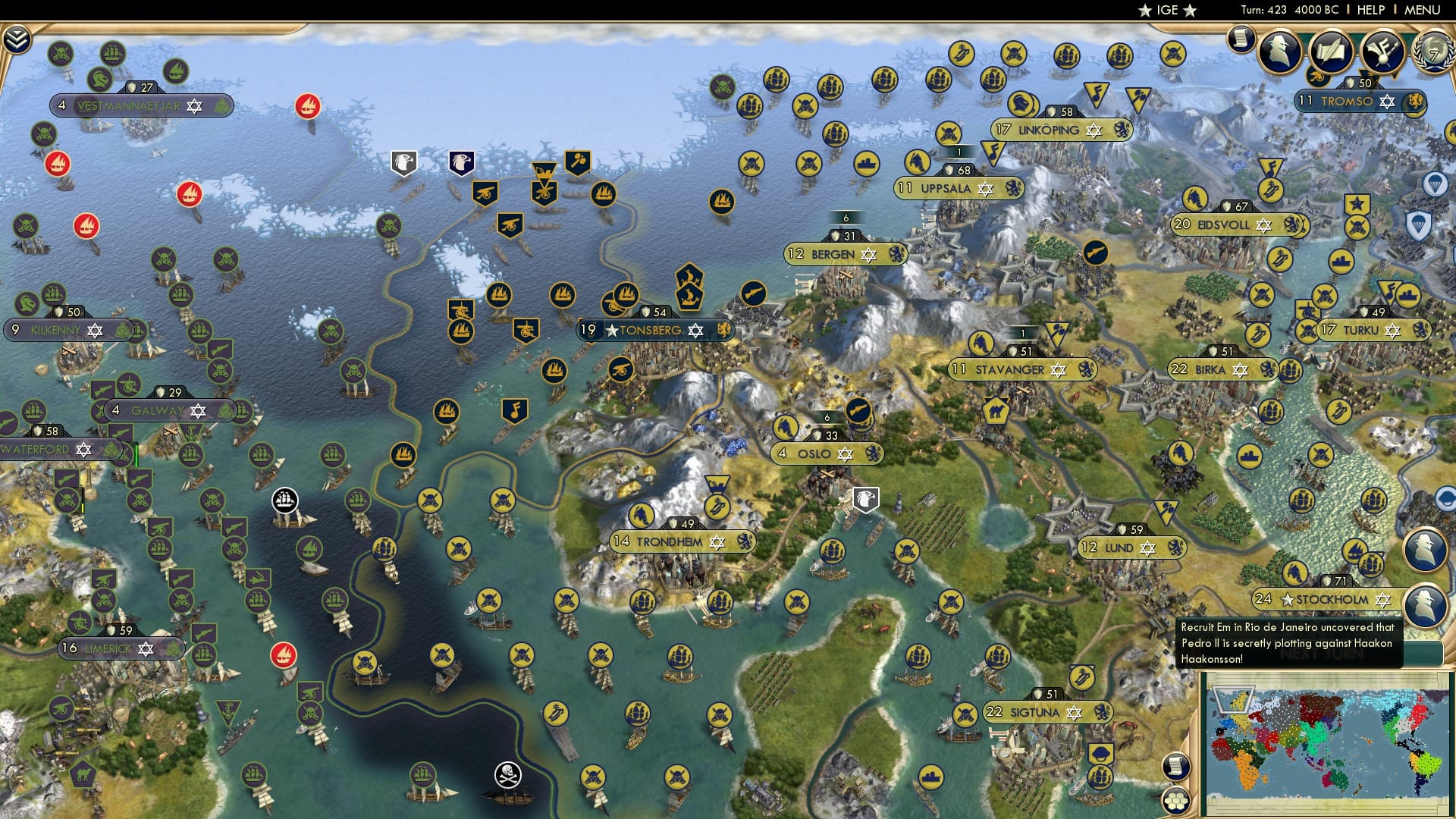Select the black pirate flag ship near bottom center
The image size is (1456, 819).
pos(507,775)
